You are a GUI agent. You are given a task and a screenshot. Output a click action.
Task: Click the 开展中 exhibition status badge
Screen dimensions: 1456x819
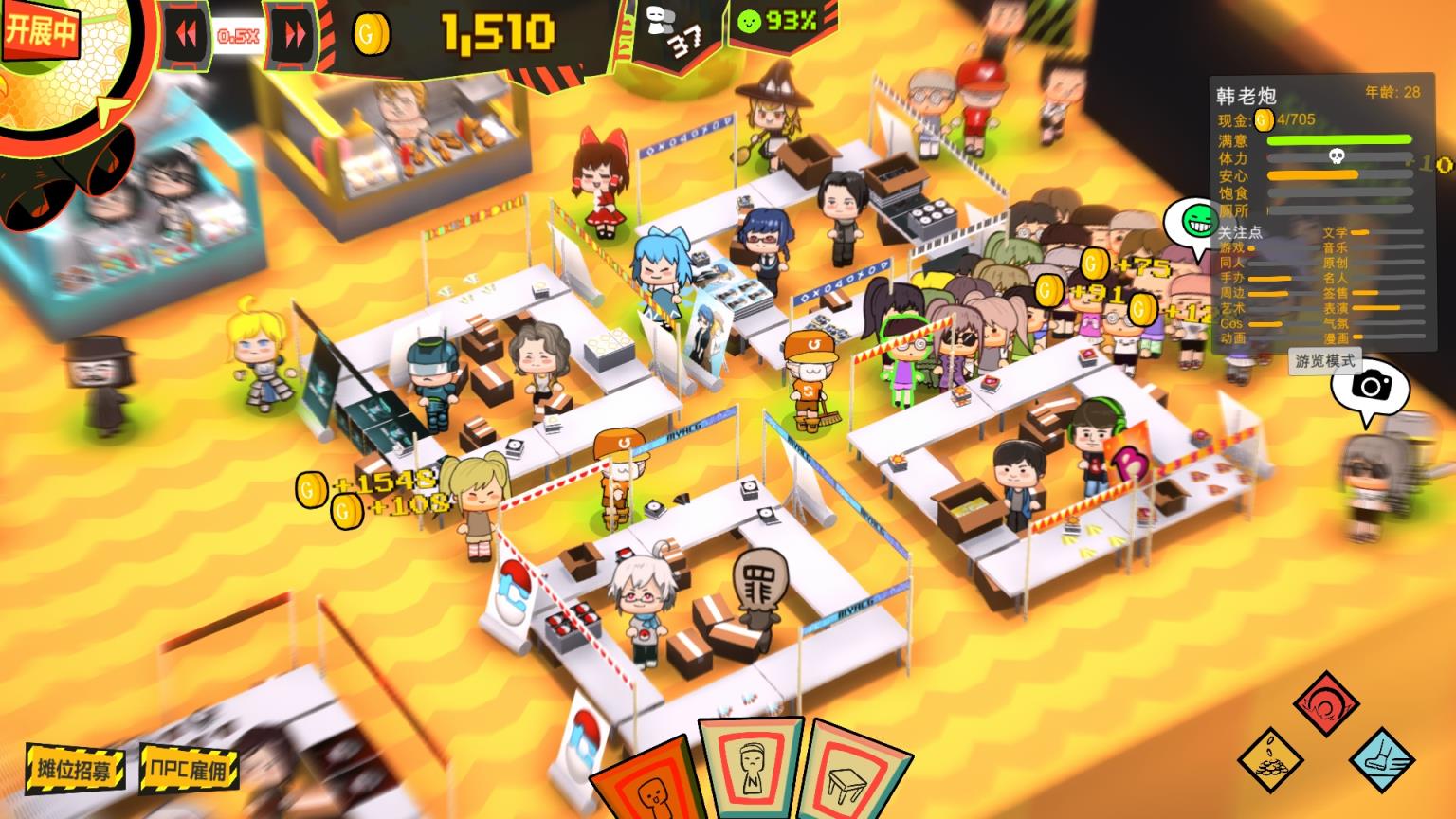[x=40, y=30]
